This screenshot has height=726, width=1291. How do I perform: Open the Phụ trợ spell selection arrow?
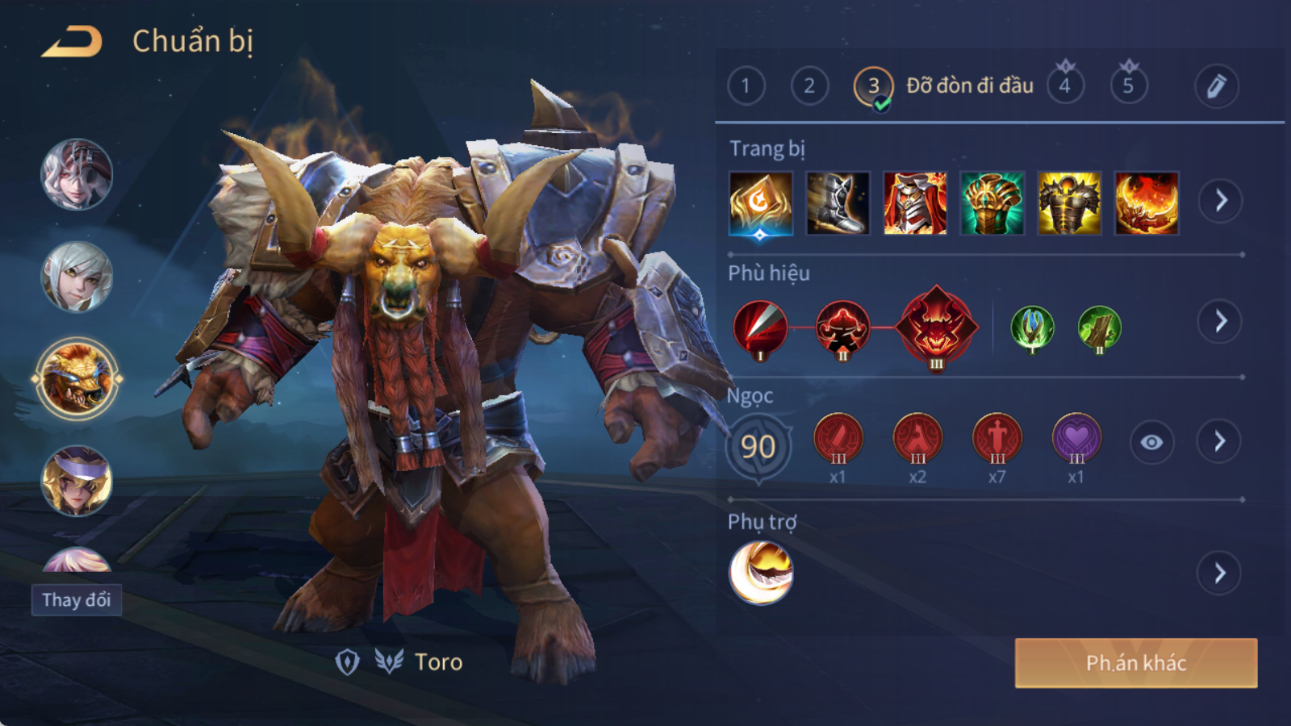1219,573
